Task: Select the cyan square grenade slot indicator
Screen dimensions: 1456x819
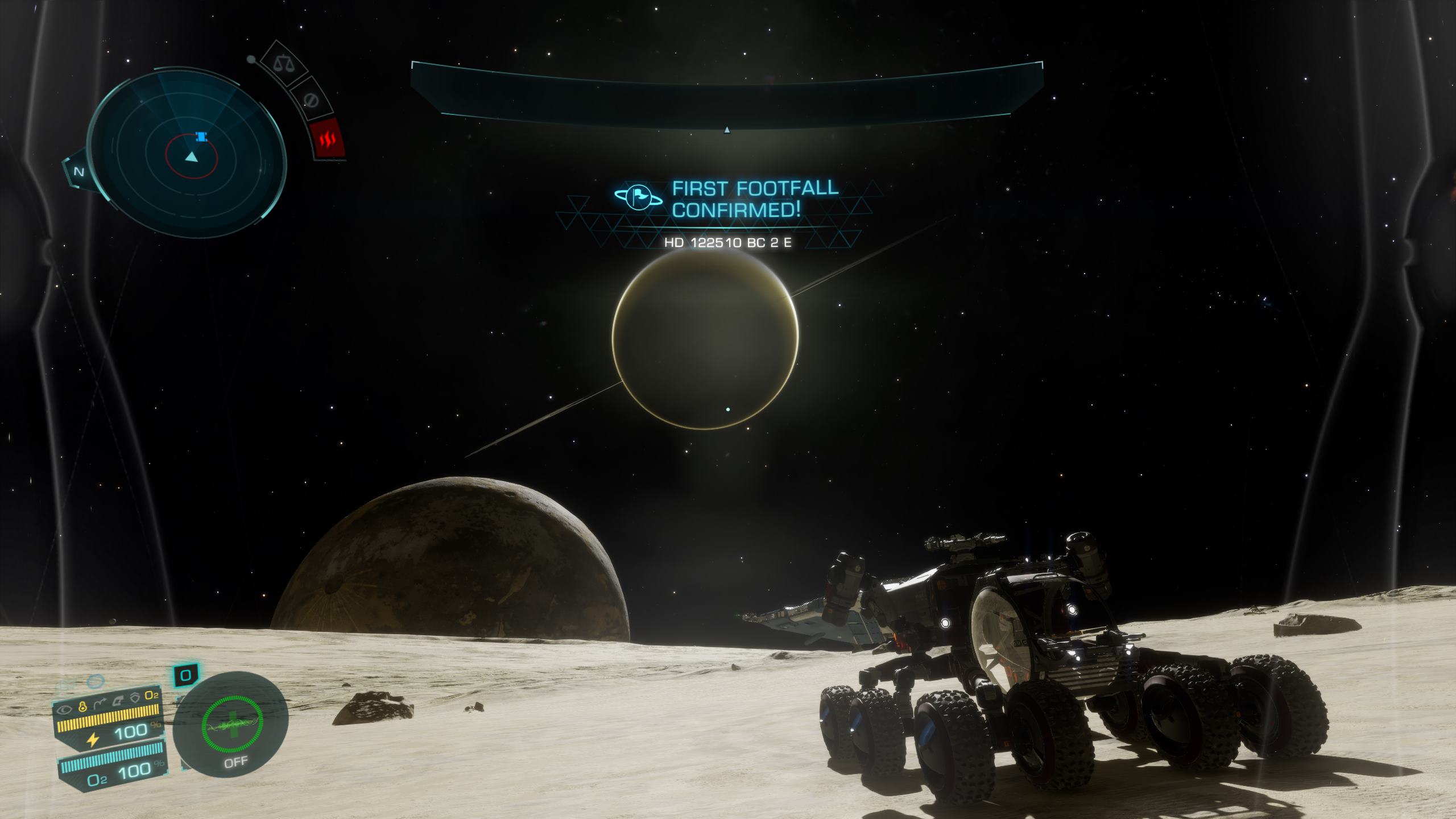Action: (x=185, y=676)
